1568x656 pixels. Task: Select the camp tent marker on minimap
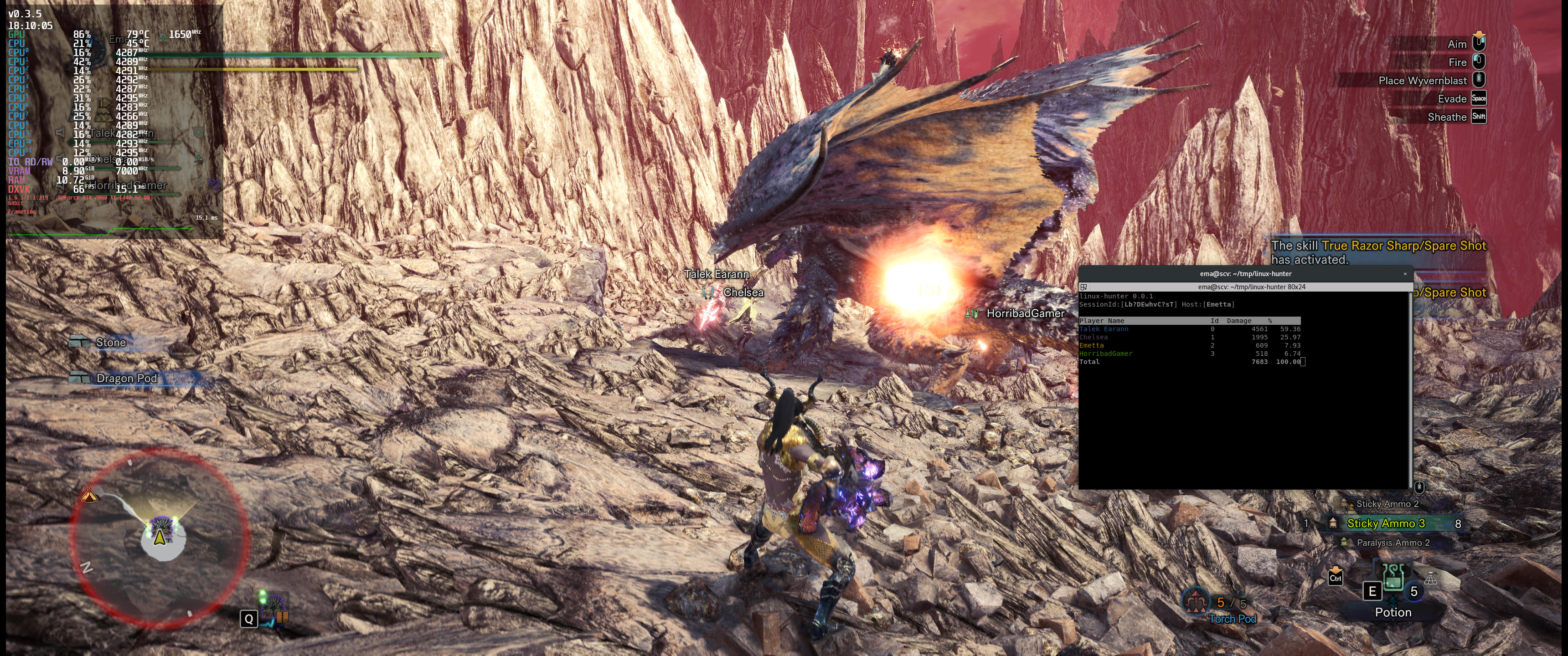tap(89, 494)
